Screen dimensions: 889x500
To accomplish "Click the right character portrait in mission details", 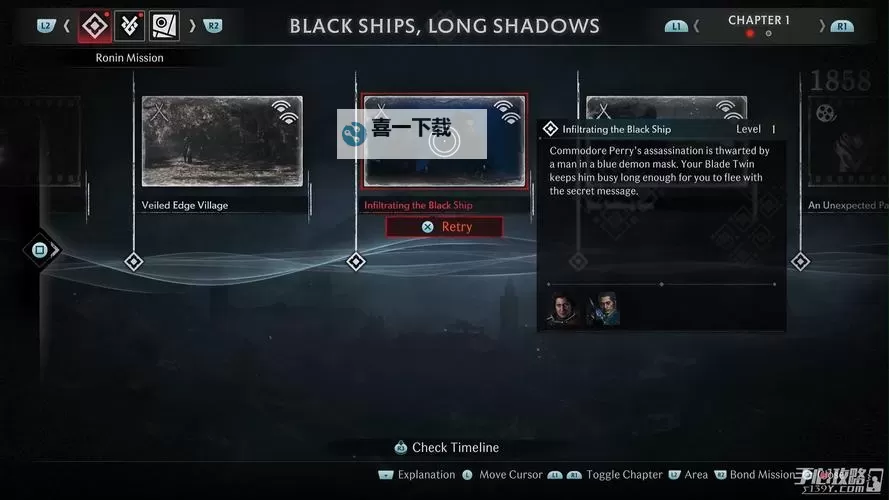I will point(603,308).
